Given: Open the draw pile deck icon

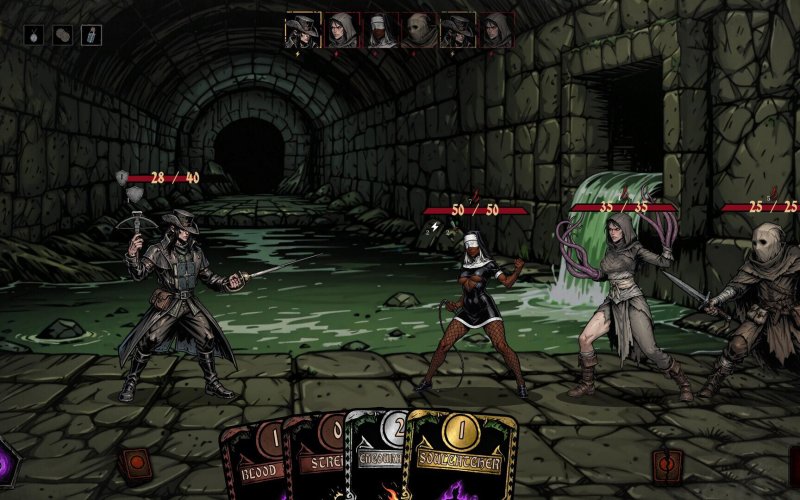Looking at the screenshot, I should 133,462.
